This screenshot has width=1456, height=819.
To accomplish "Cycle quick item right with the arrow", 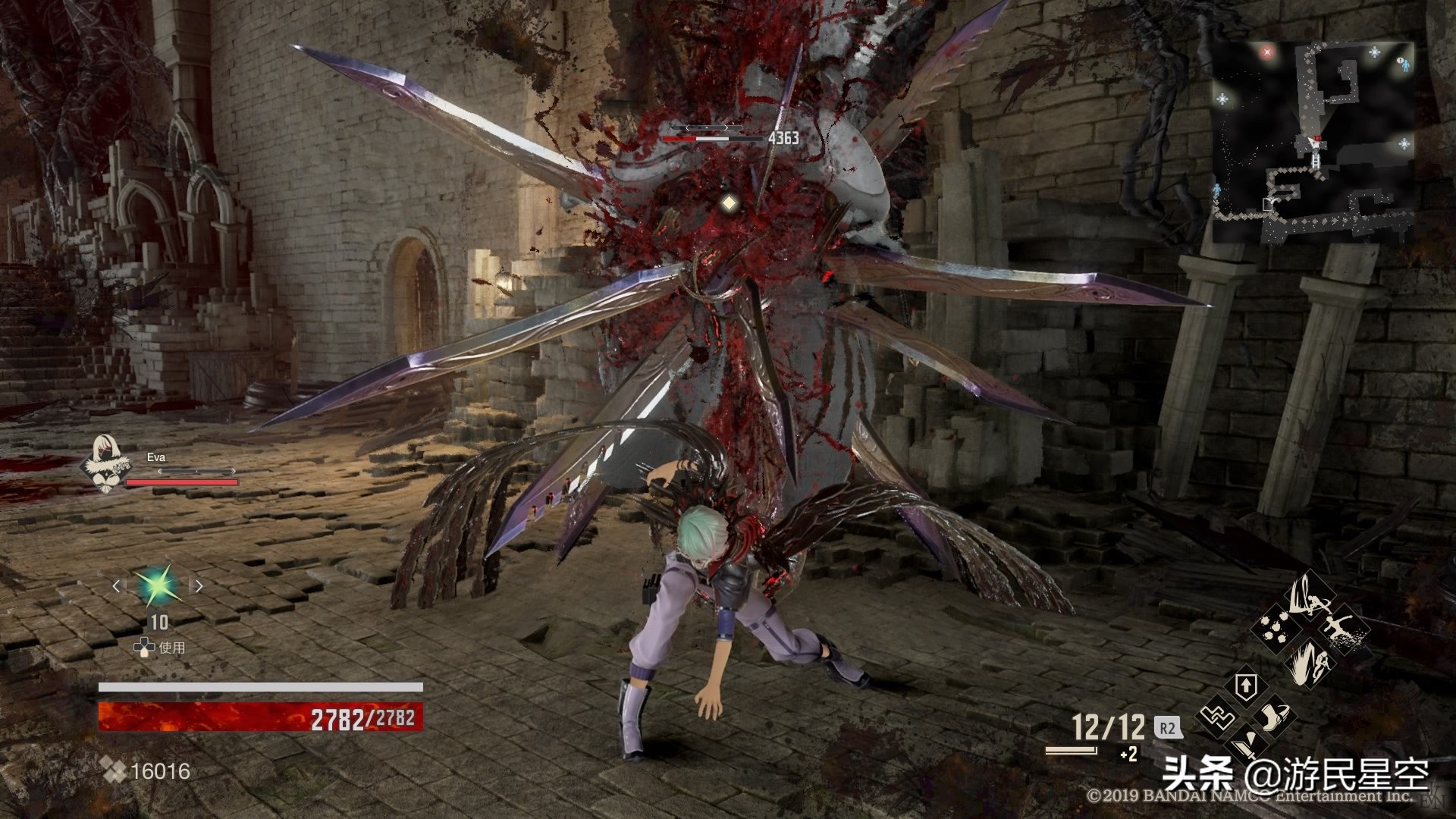I will (199, 585).
